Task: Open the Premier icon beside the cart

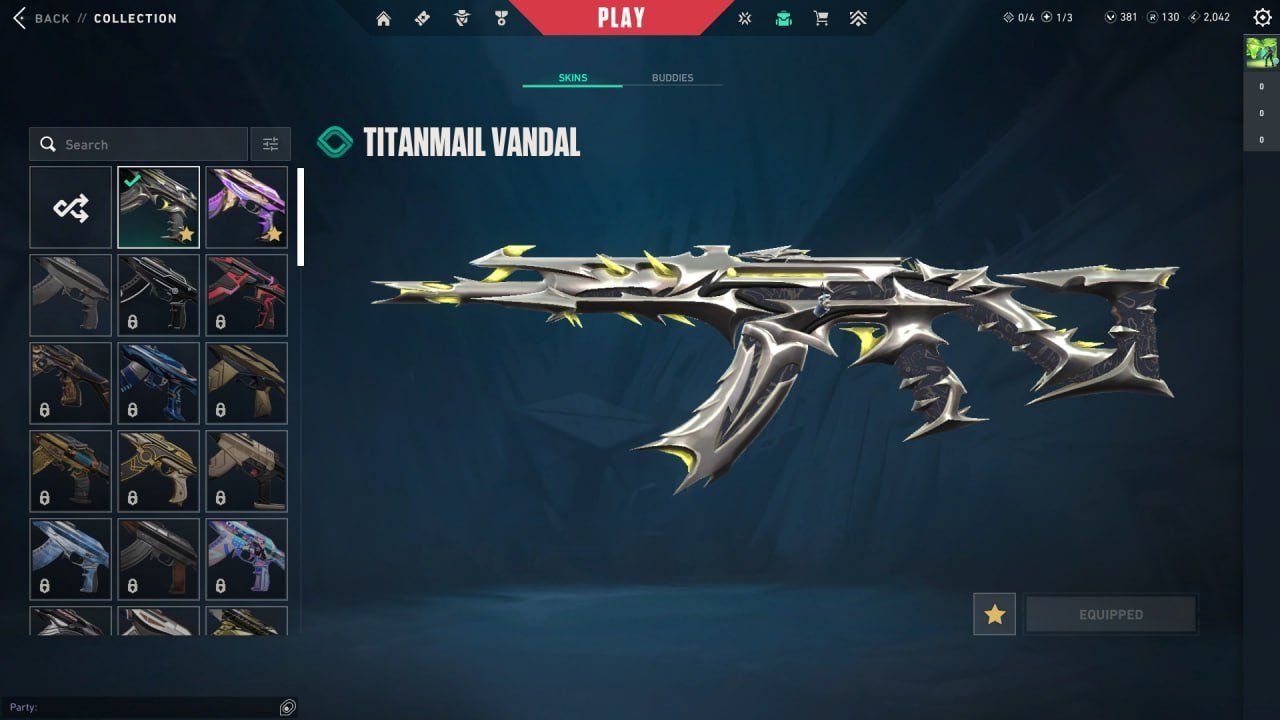Action: pos(858,17)
